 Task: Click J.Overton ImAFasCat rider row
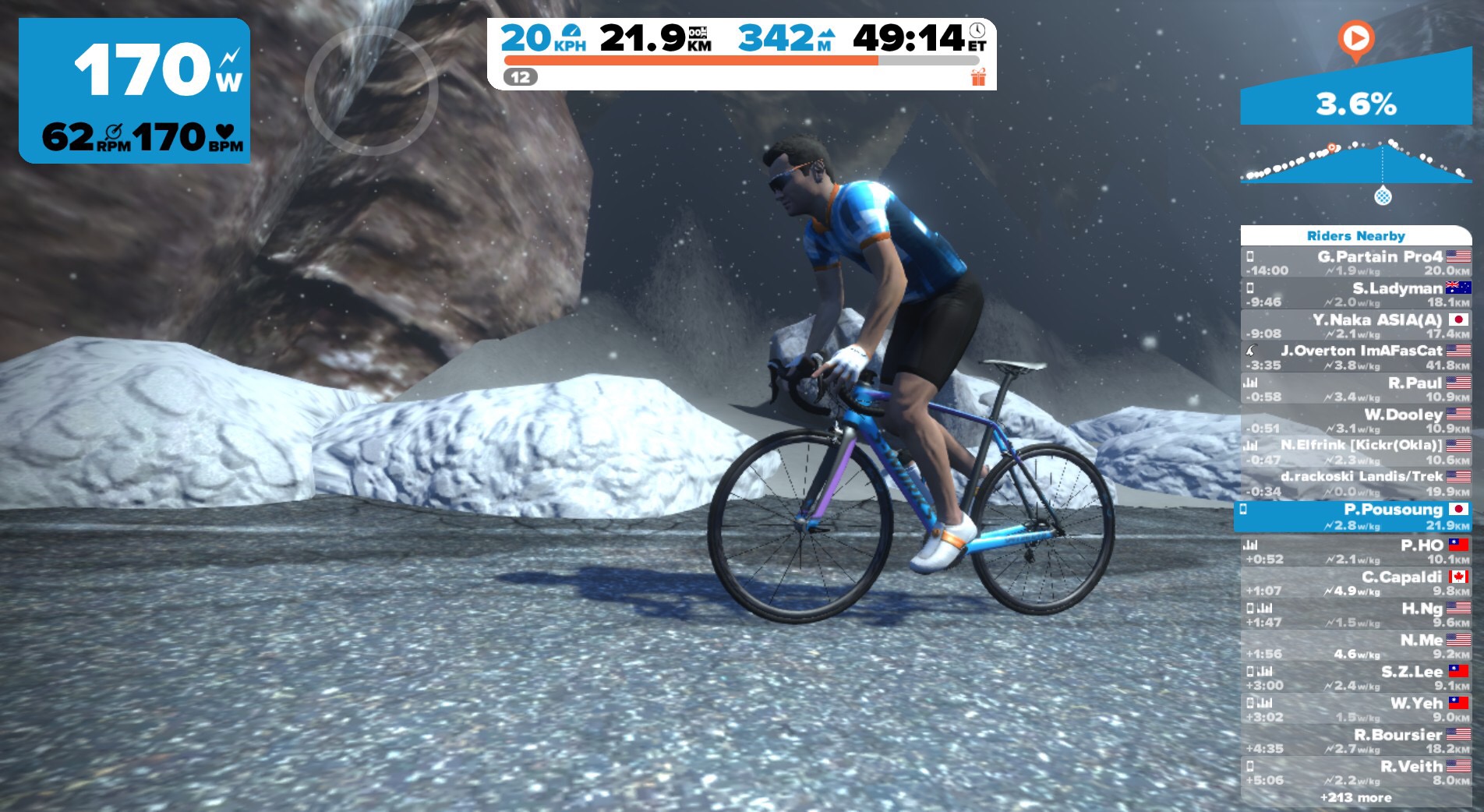click(x=1356, y=358)
